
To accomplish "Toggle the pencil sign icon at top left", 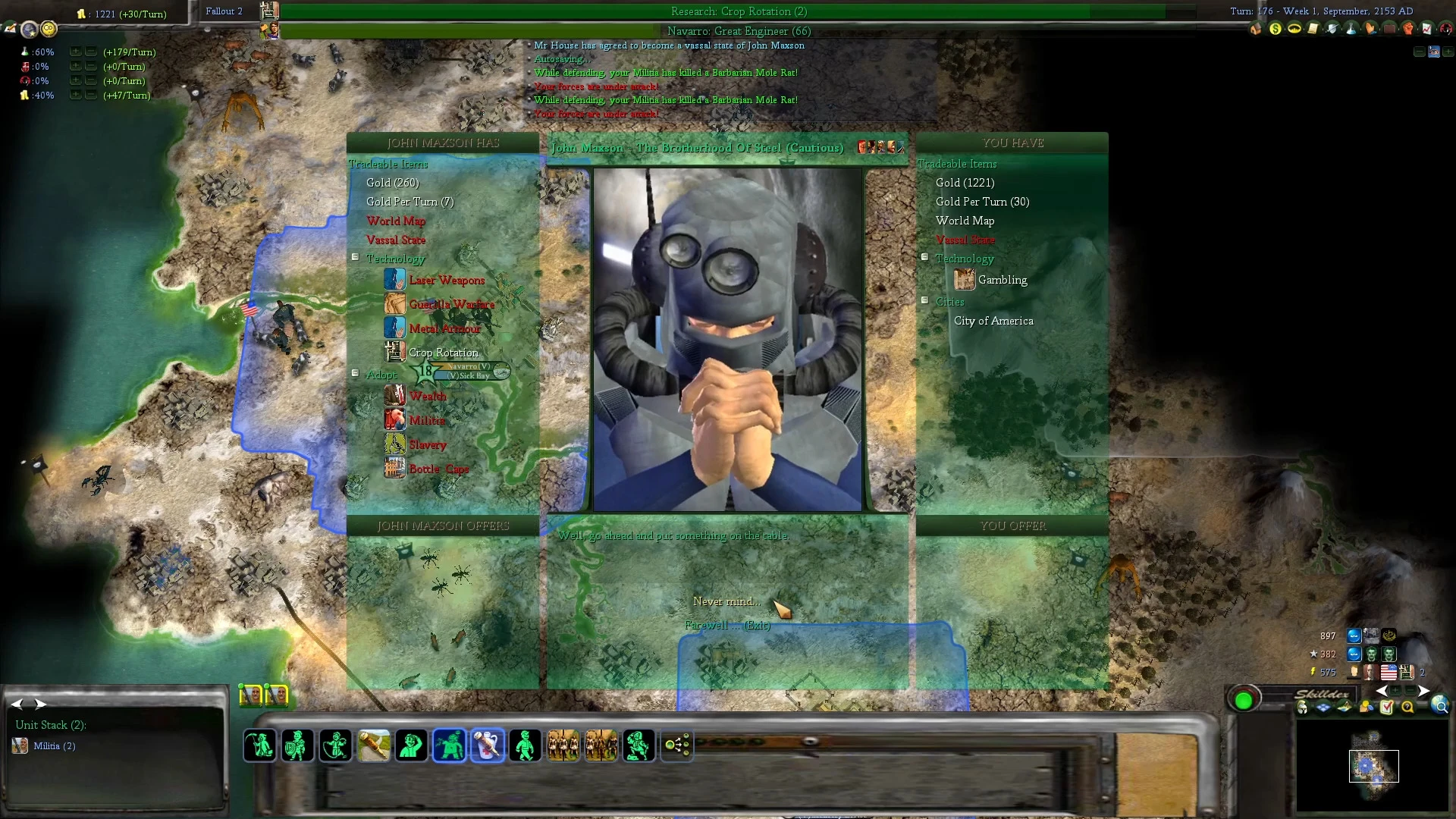I will pyautogui.click(x=11, y=30).
